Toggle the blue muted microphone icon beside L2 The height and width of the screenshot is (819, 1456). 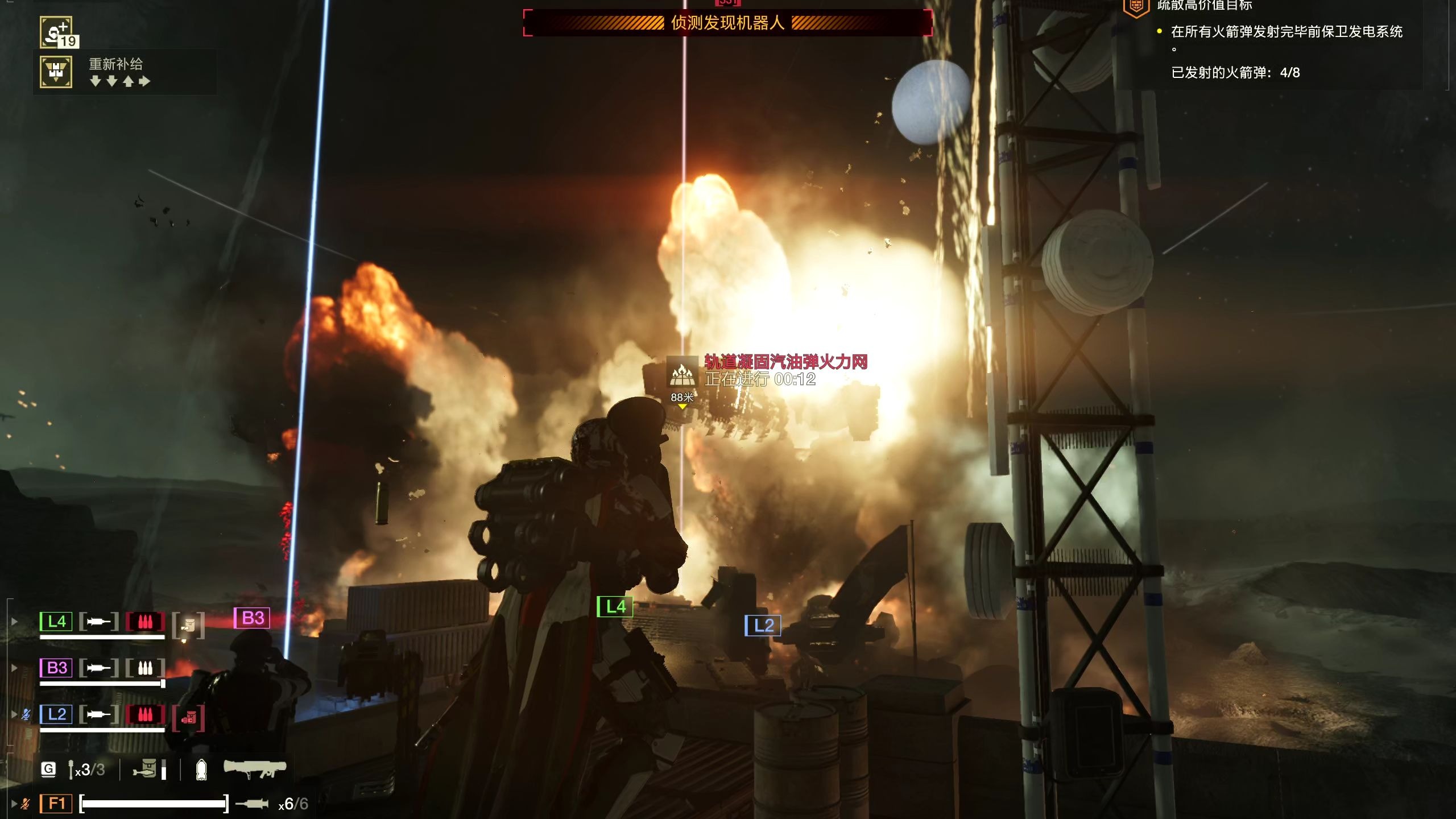[x=26, y=714]
